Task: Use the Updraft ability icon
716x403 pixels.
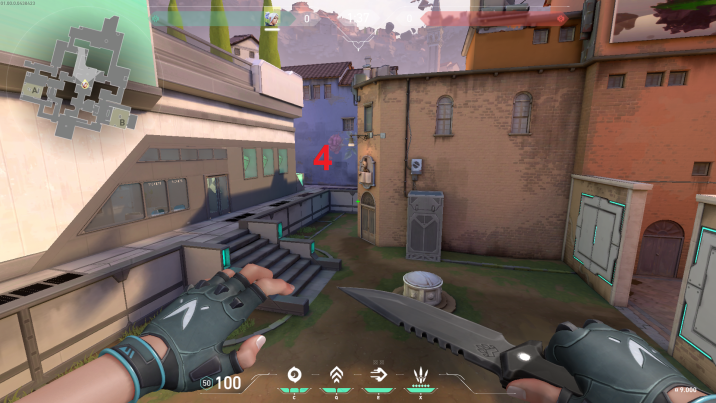Action: pos(336,376)
